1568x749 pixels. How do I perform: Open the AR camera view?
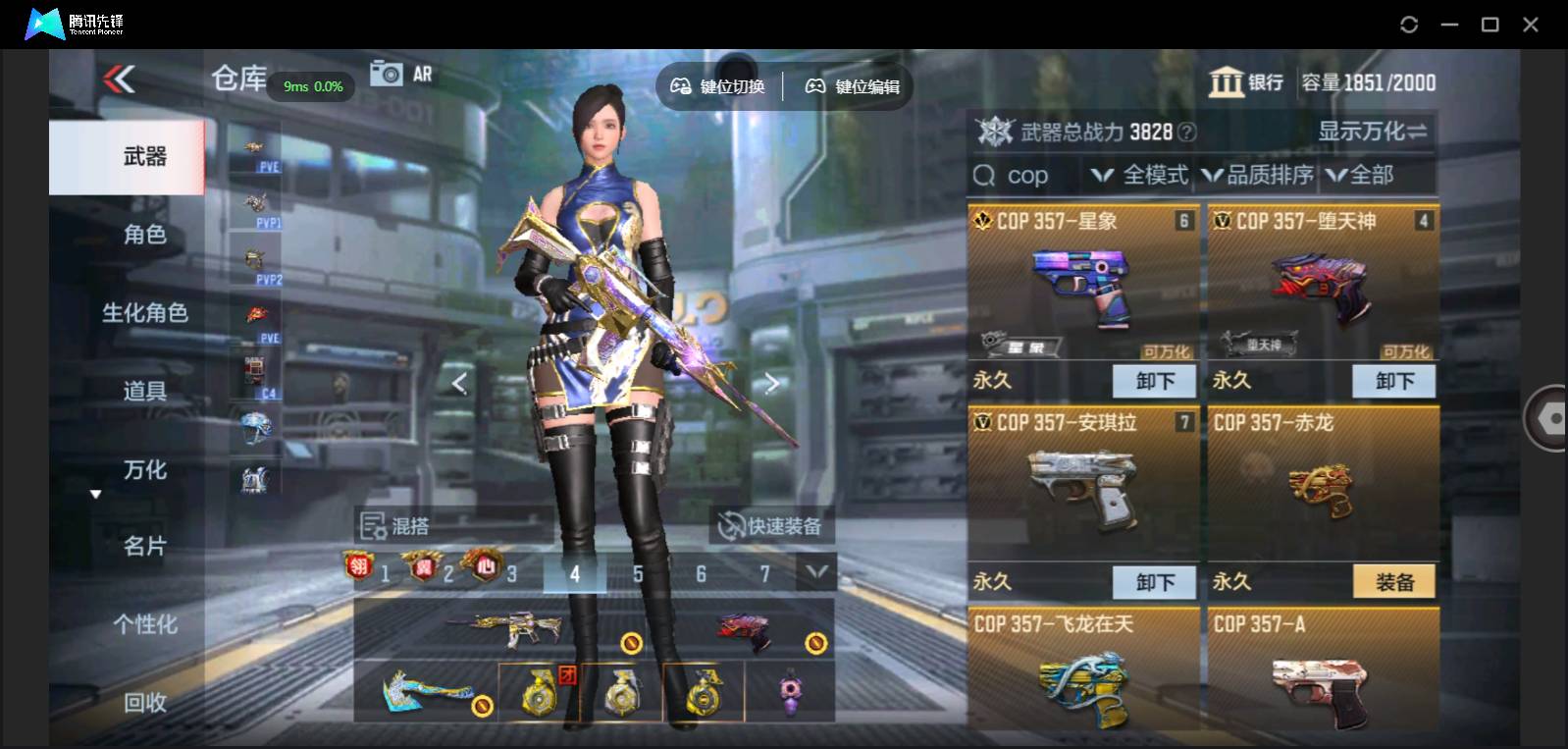click(x=400, y=74)
